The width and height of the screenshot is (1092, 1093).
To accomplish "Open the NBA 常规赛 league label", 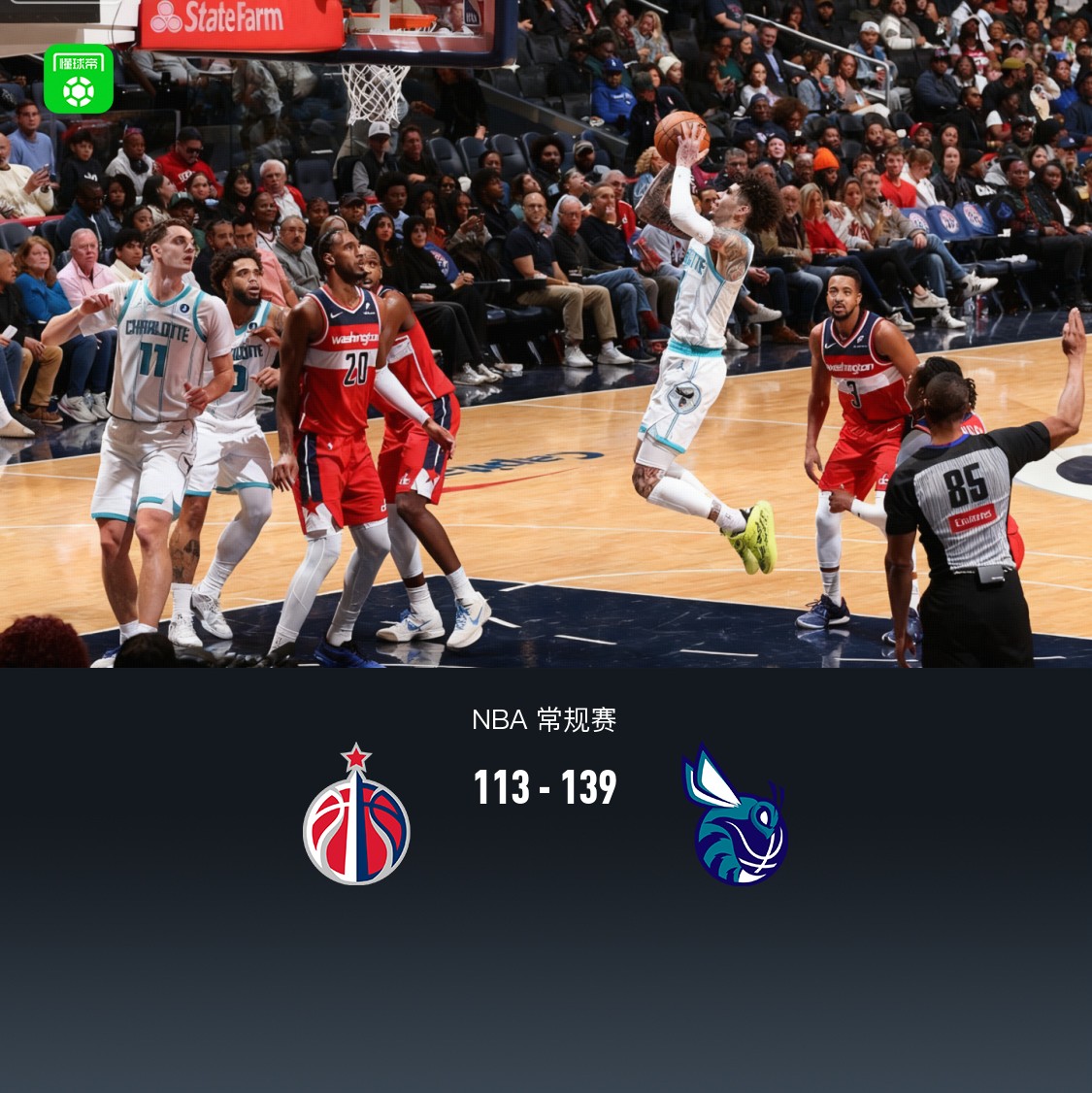I will click(544, 720).
